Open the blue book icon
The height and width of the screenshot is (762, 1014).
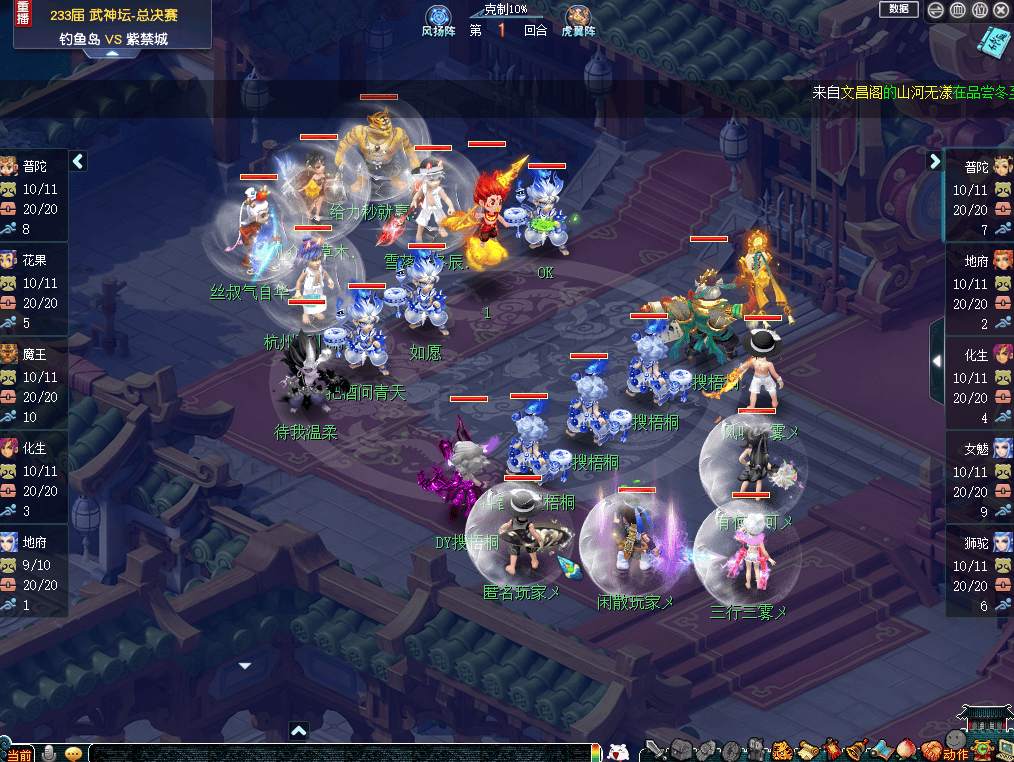(x=993, y=42)
